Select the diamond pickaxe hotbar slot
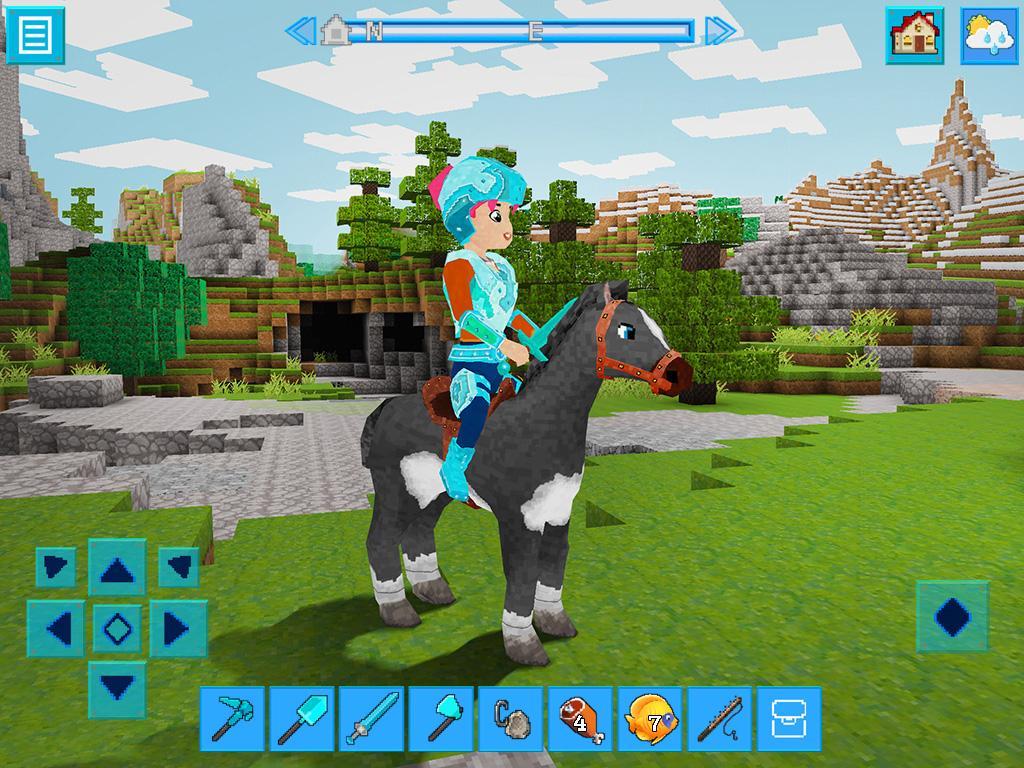 [x=232, y=718]
